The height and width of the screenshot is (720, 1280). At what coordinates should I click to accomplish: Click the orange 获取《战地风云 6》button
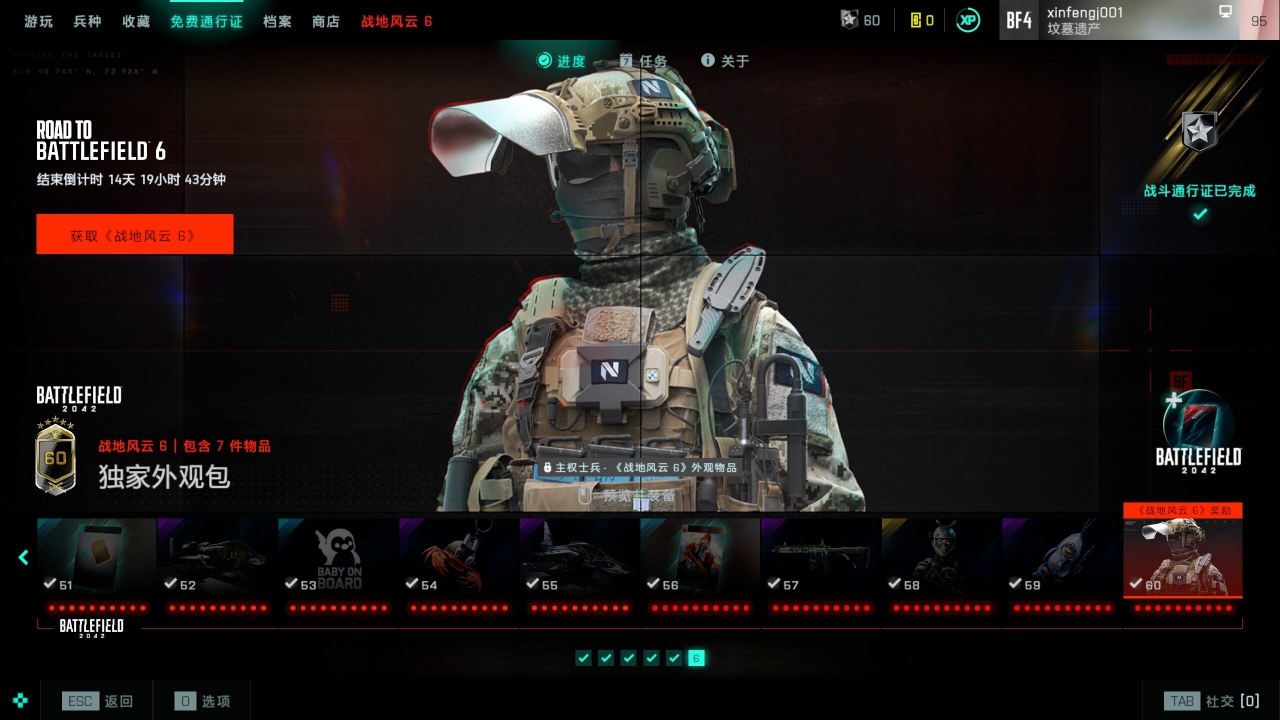click(x=135, y=235)
